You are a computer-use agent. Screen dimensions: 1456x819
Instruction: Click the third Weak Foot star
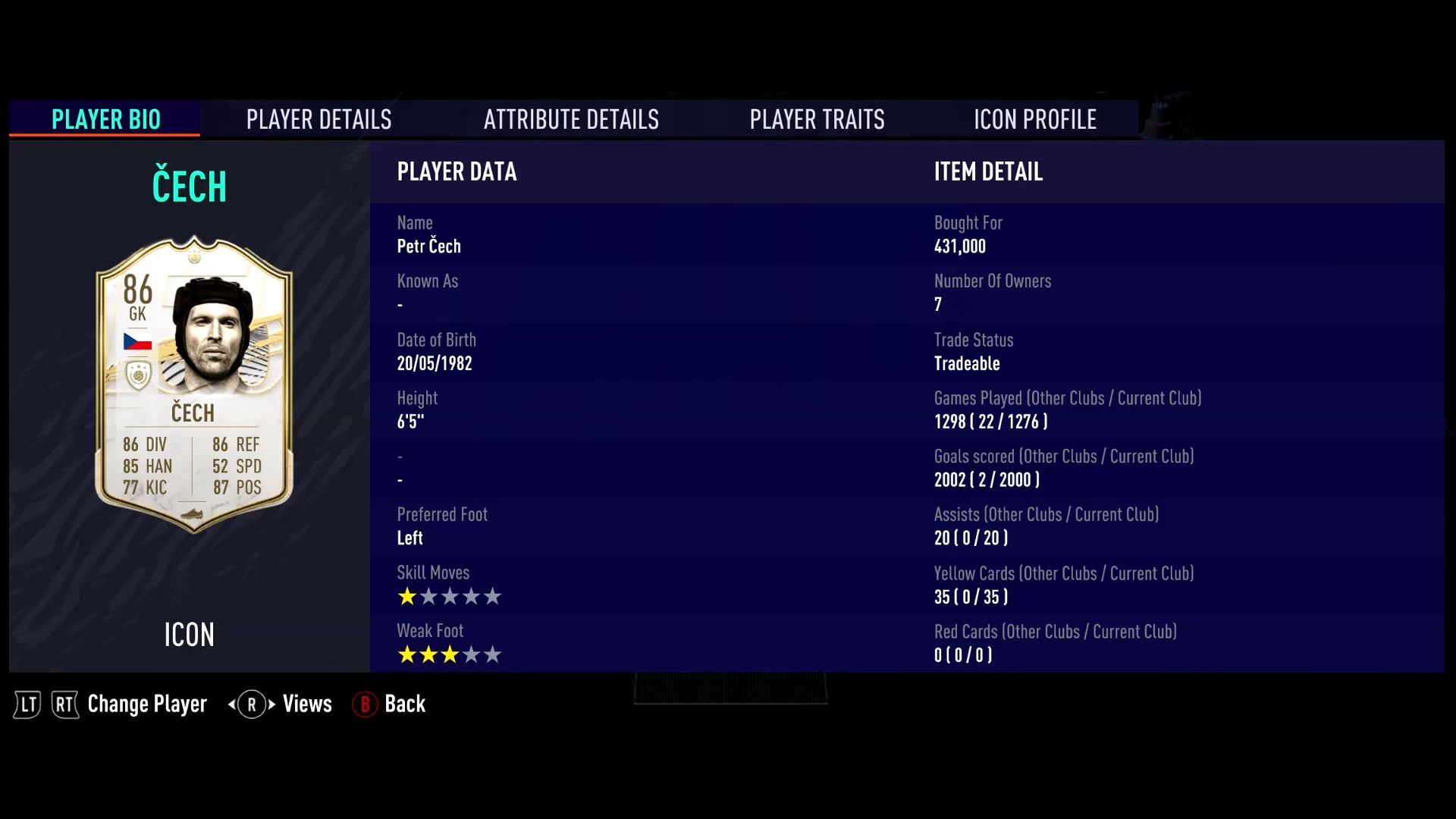[x=449, y=654]
